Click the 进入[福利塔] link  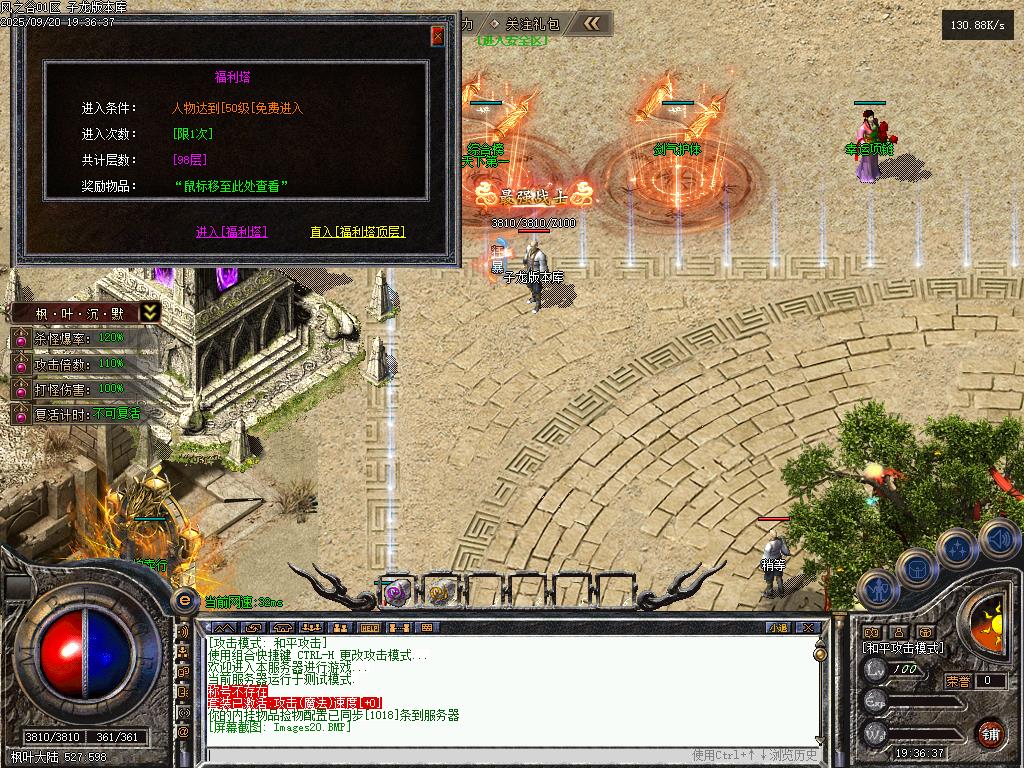tap(231, 232)
